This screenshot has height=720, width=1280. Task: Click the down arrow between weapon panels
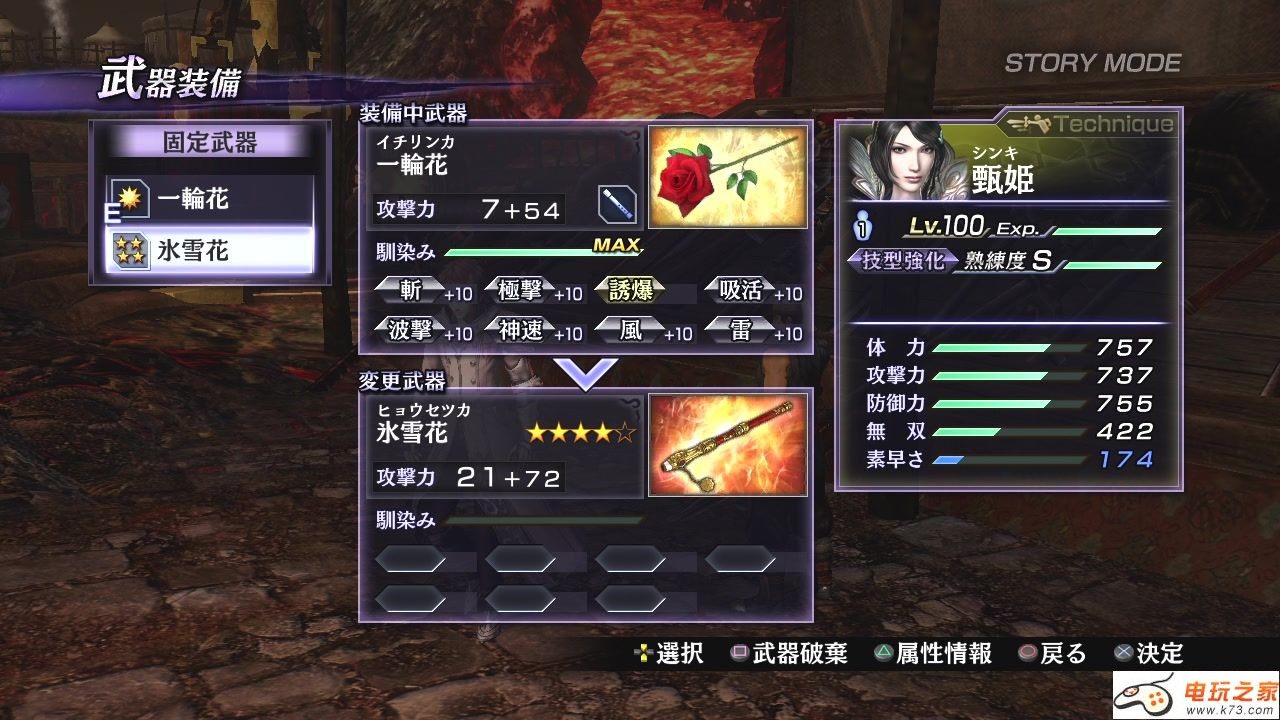[x=586, y=373]
